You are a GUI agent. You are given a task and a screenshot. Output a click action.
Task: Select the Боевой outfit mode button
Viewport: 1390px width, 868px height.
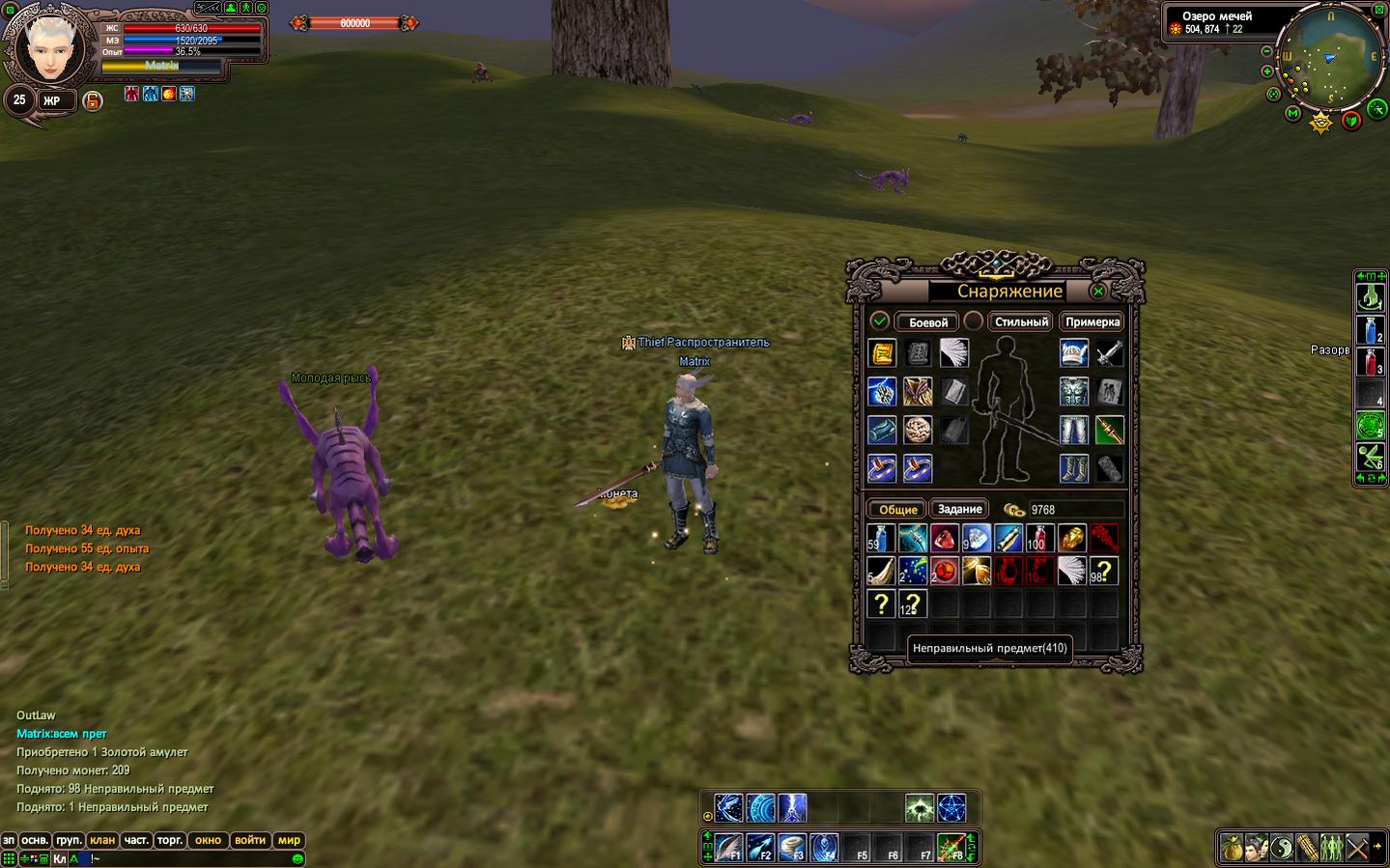[927, 322]
